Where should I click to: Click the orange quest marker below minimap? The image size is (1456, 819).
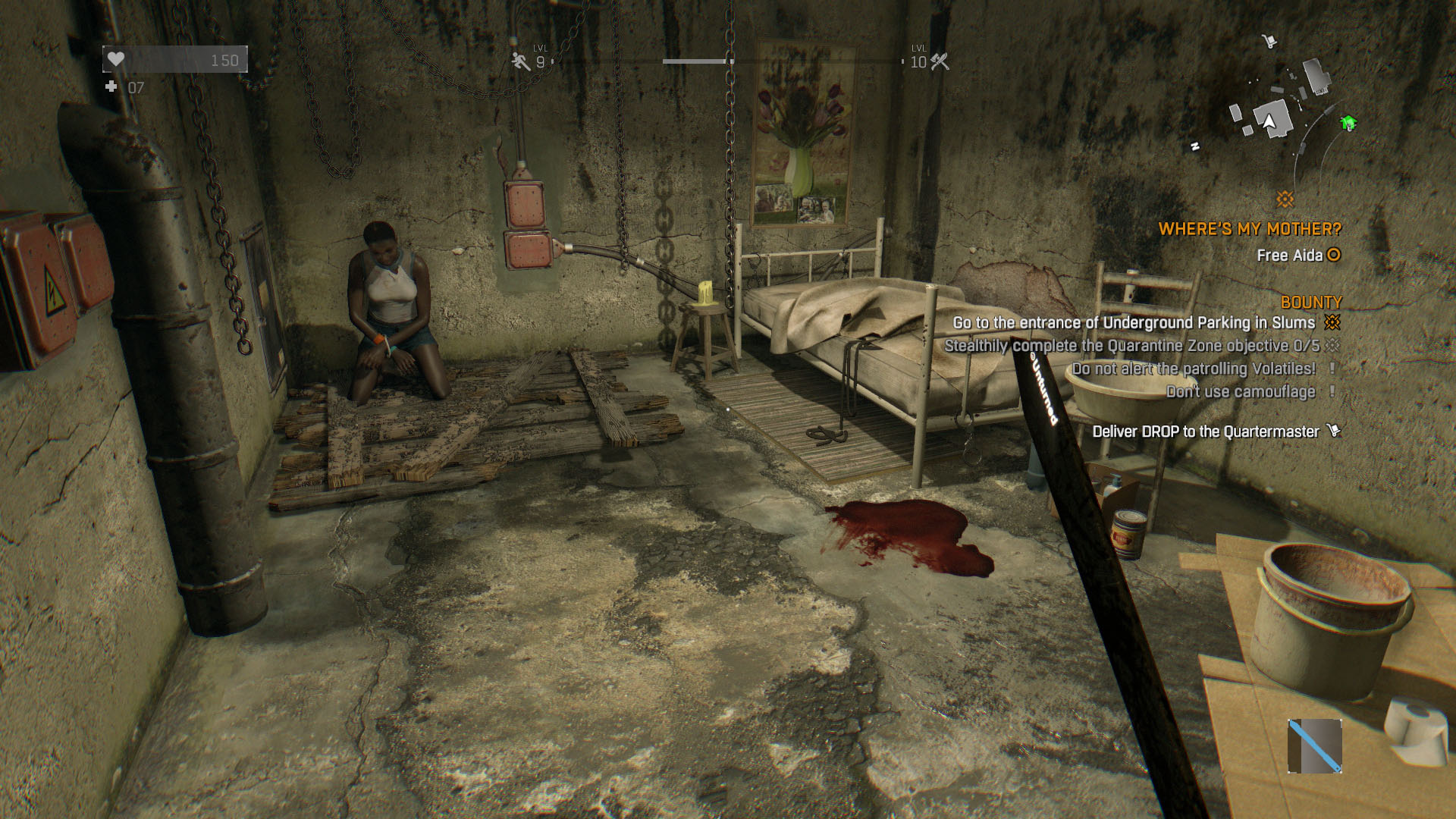tap(1285, 199)
